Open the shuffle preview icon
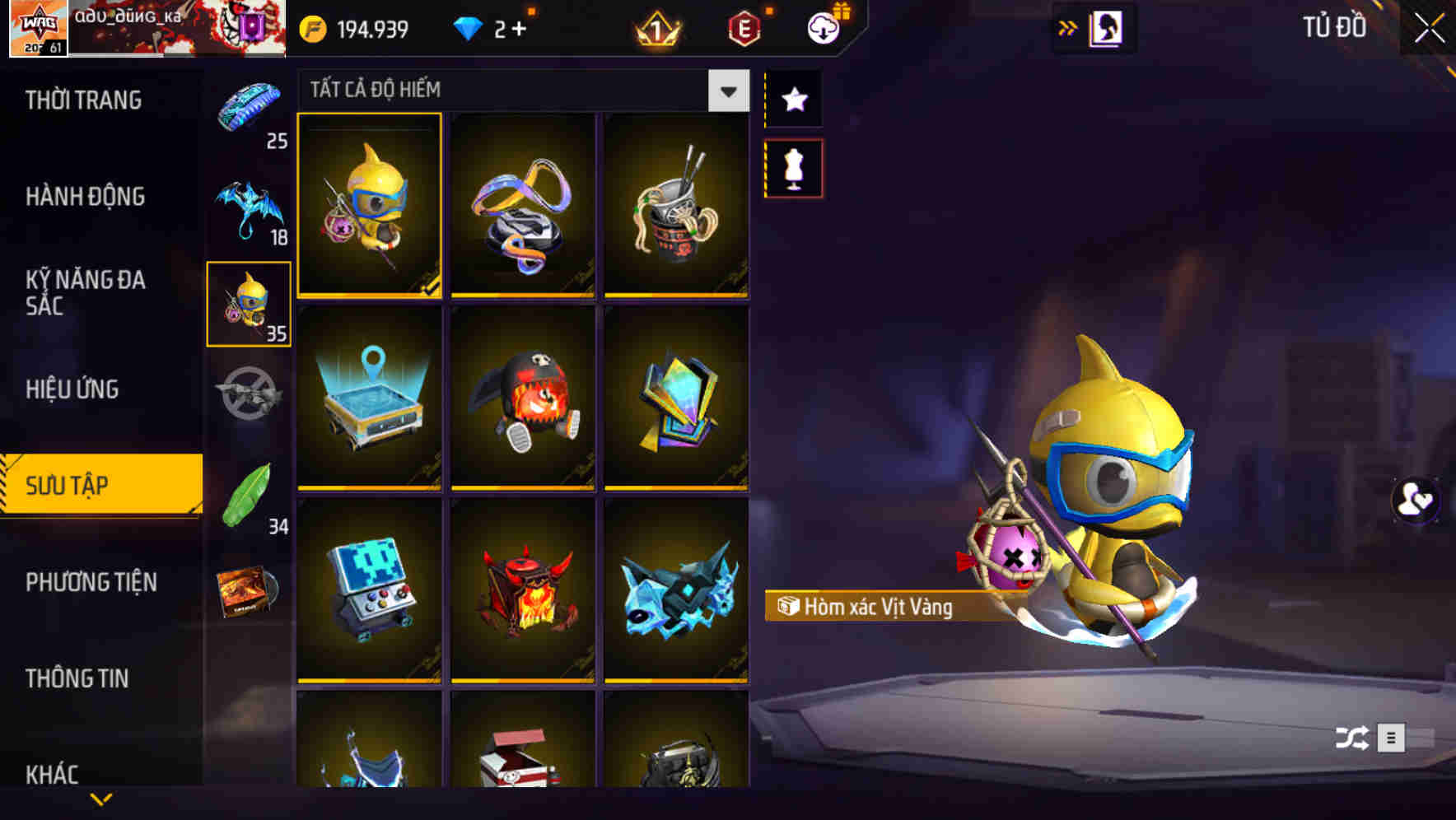Screen dimensions: 1456x820 (x=1350, y=738)
